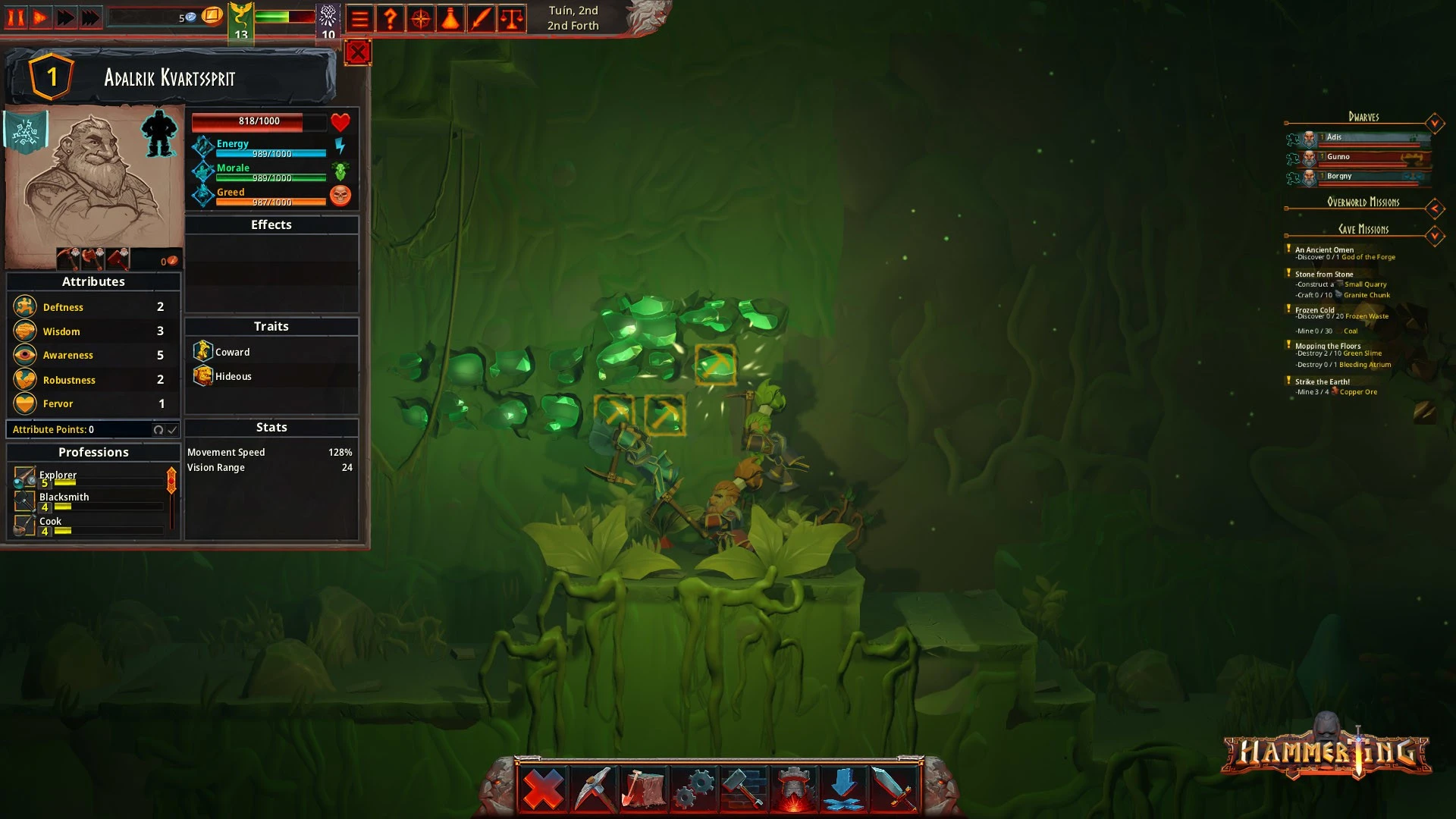The image size is (1456, 819).
Task: Open the balance scales menu
Action: 512,19
